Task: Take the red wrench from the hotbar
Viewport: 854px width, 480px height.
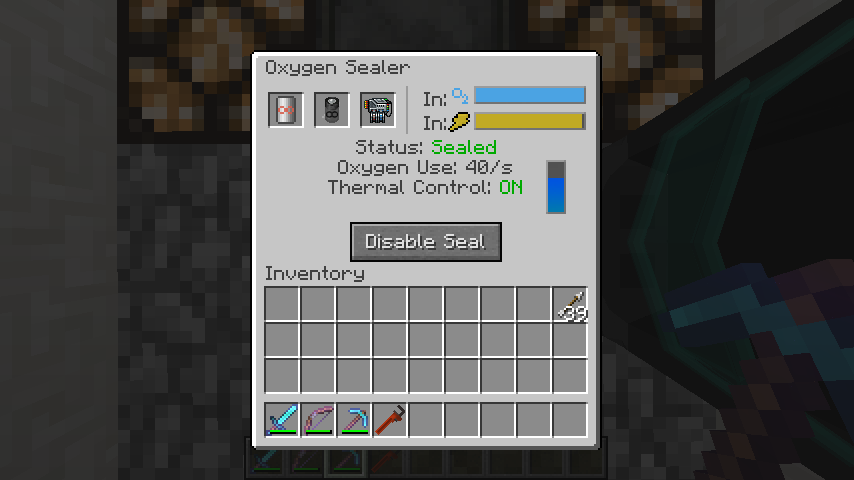Action: [390, 420]
